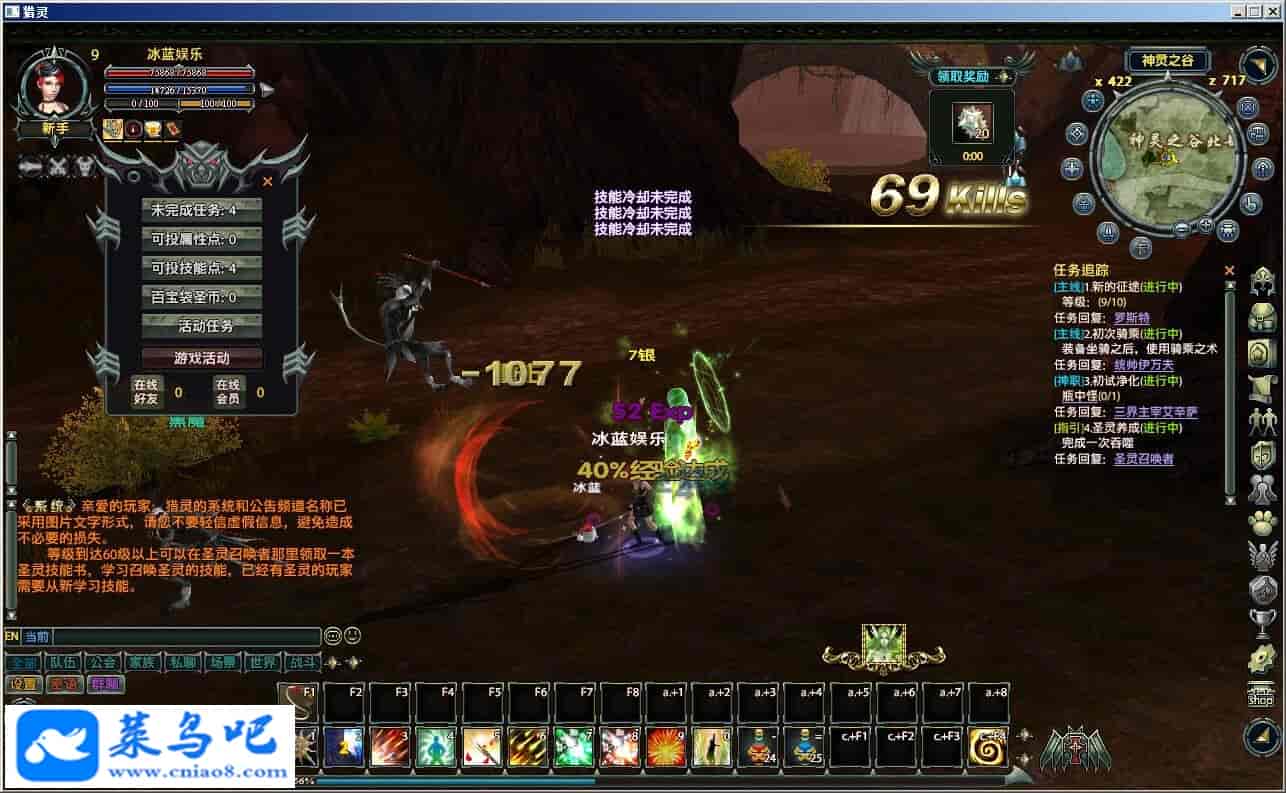
Task: Open the 活动任务 event quests button
Action: [201, 326]
